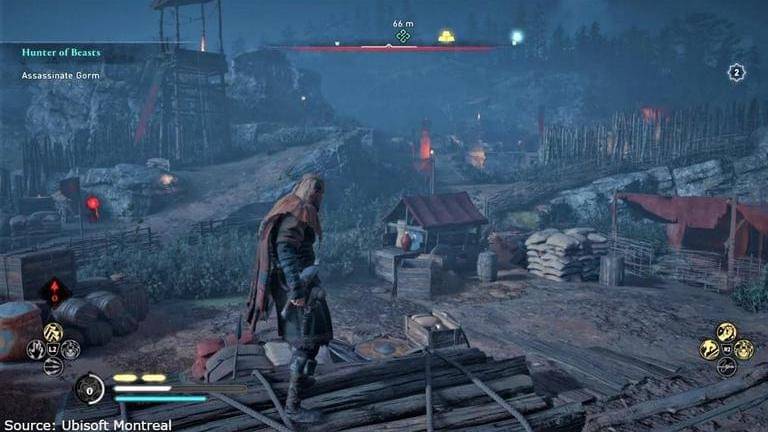Image resolution: width=768 pixels, height=432 pixels.
Task: Click the red arrow quiver indicator
Action: pyautogui.click(x=54, y=292)
